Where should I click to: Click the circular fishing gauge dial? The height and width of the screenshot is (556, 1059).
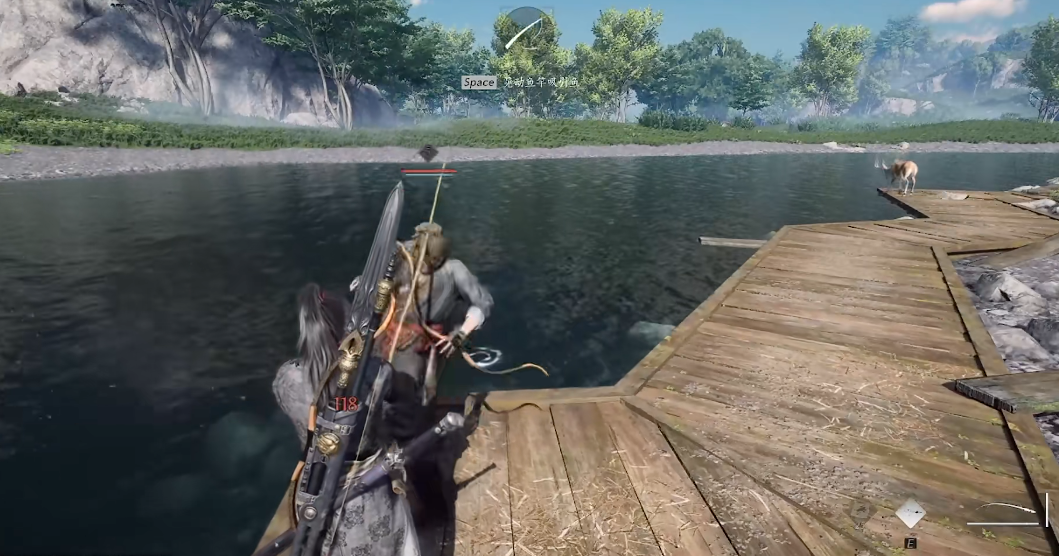(526, 28)
